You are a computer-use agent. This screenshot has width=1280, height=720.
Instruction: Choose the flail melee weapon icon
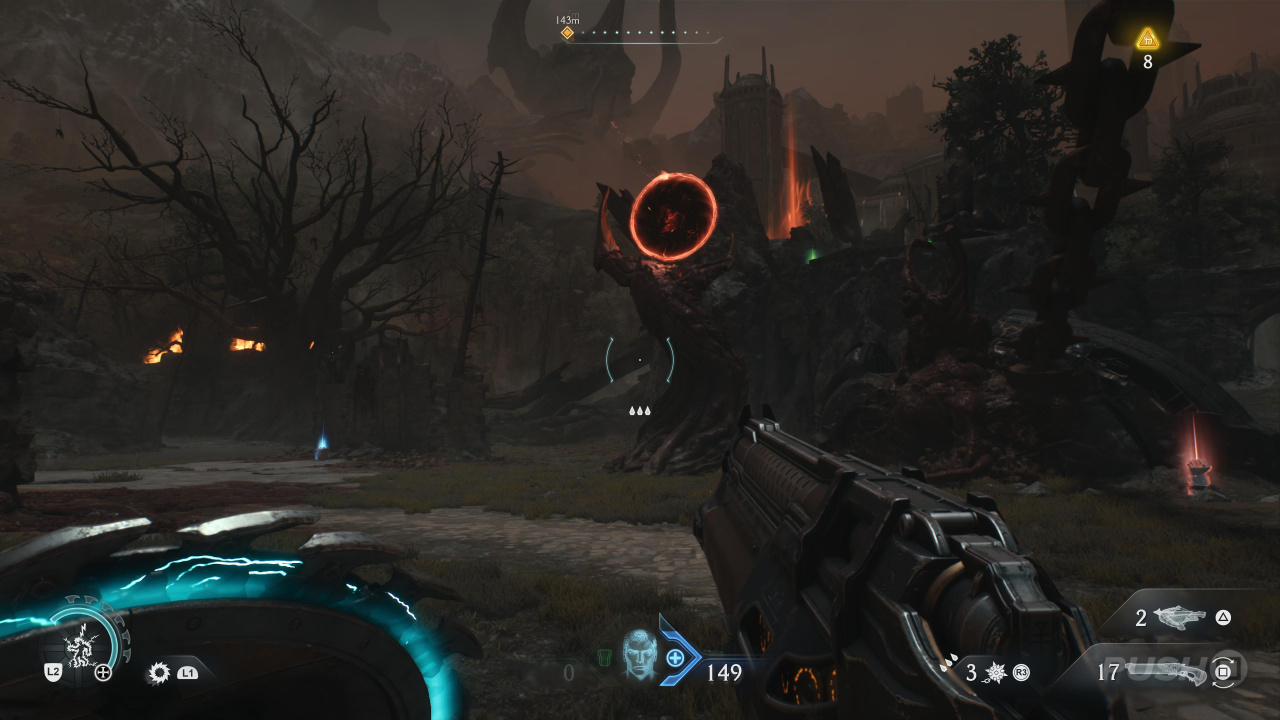pos(997,673)
